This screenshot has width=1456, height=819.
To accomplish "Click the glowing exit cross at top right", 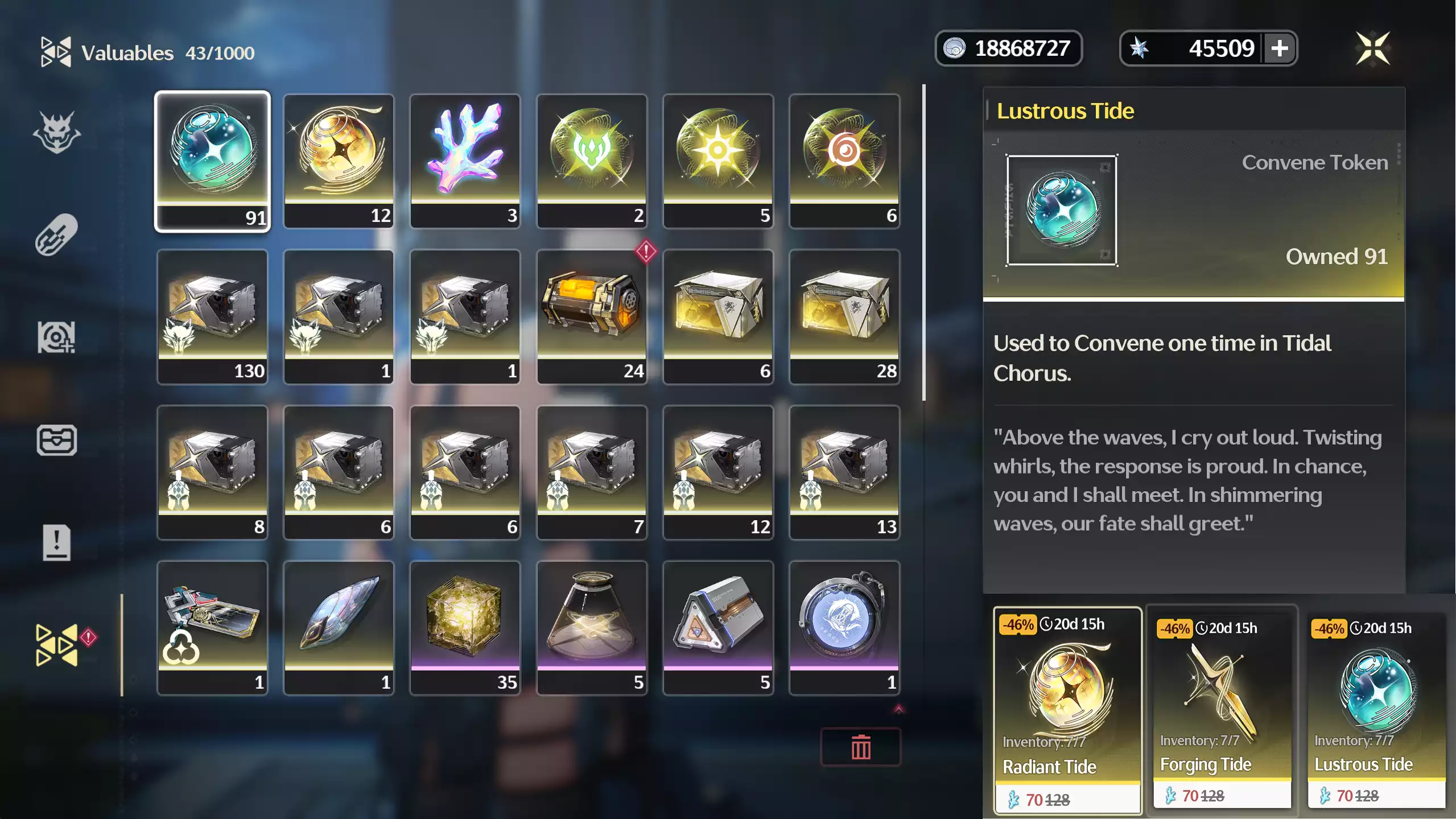I will coord(1374,48).
